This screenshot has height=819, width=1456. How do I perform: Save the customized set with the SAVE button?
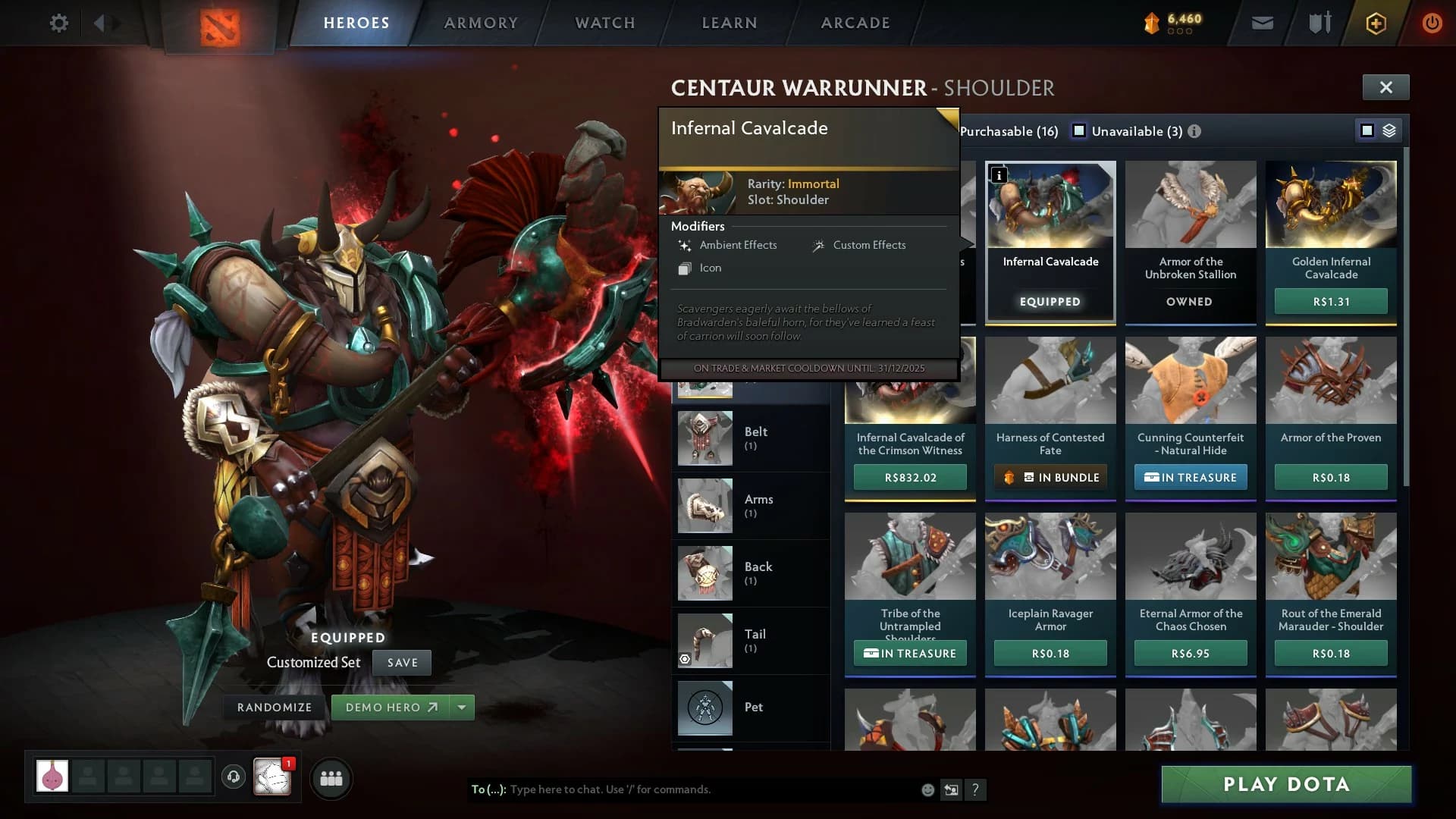tap(402, 662)
